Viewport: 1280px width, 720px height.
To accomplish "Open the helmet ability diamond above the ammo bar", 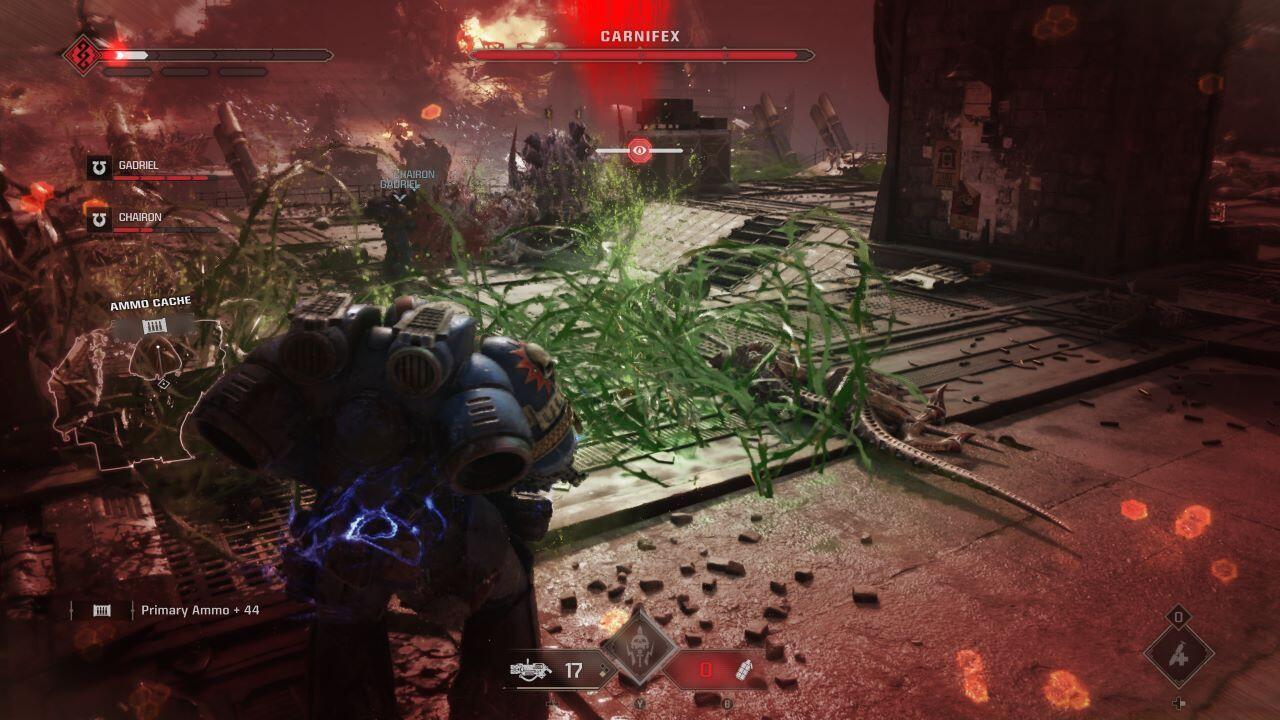I will coord(639,647).
